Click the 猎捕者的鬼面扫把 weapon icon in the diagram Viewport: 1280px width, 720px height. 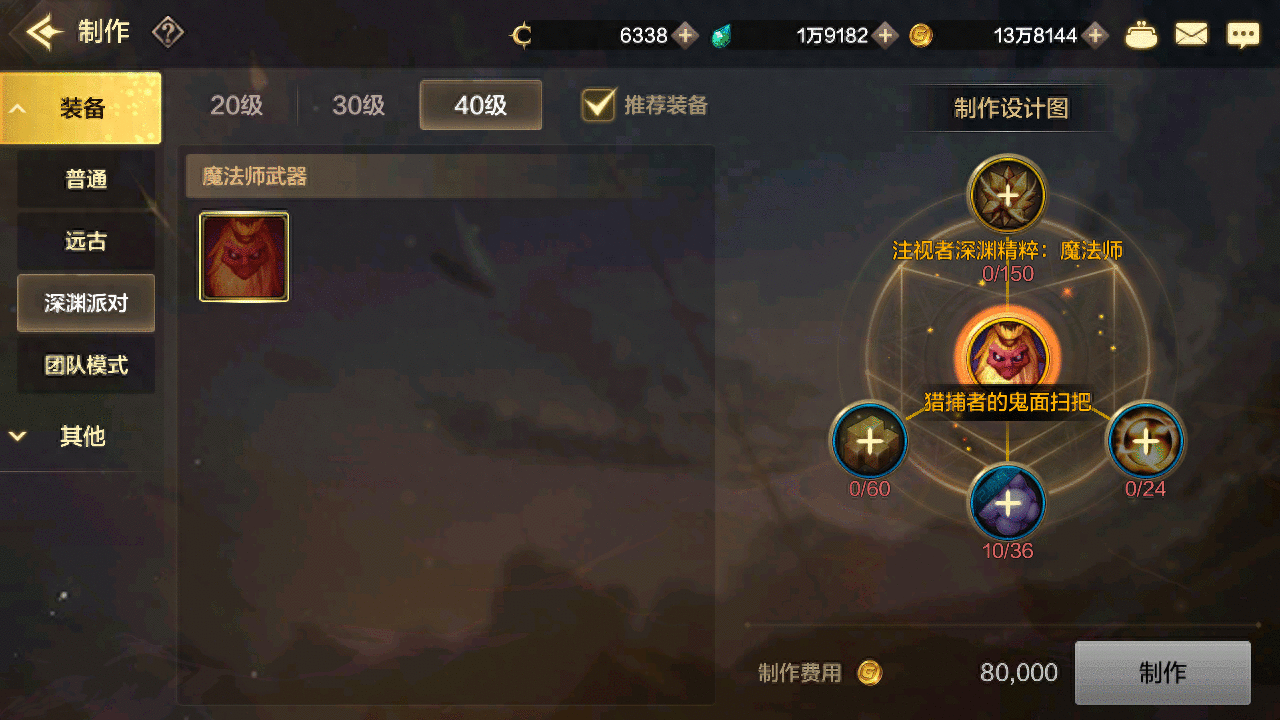[1007, 352]
